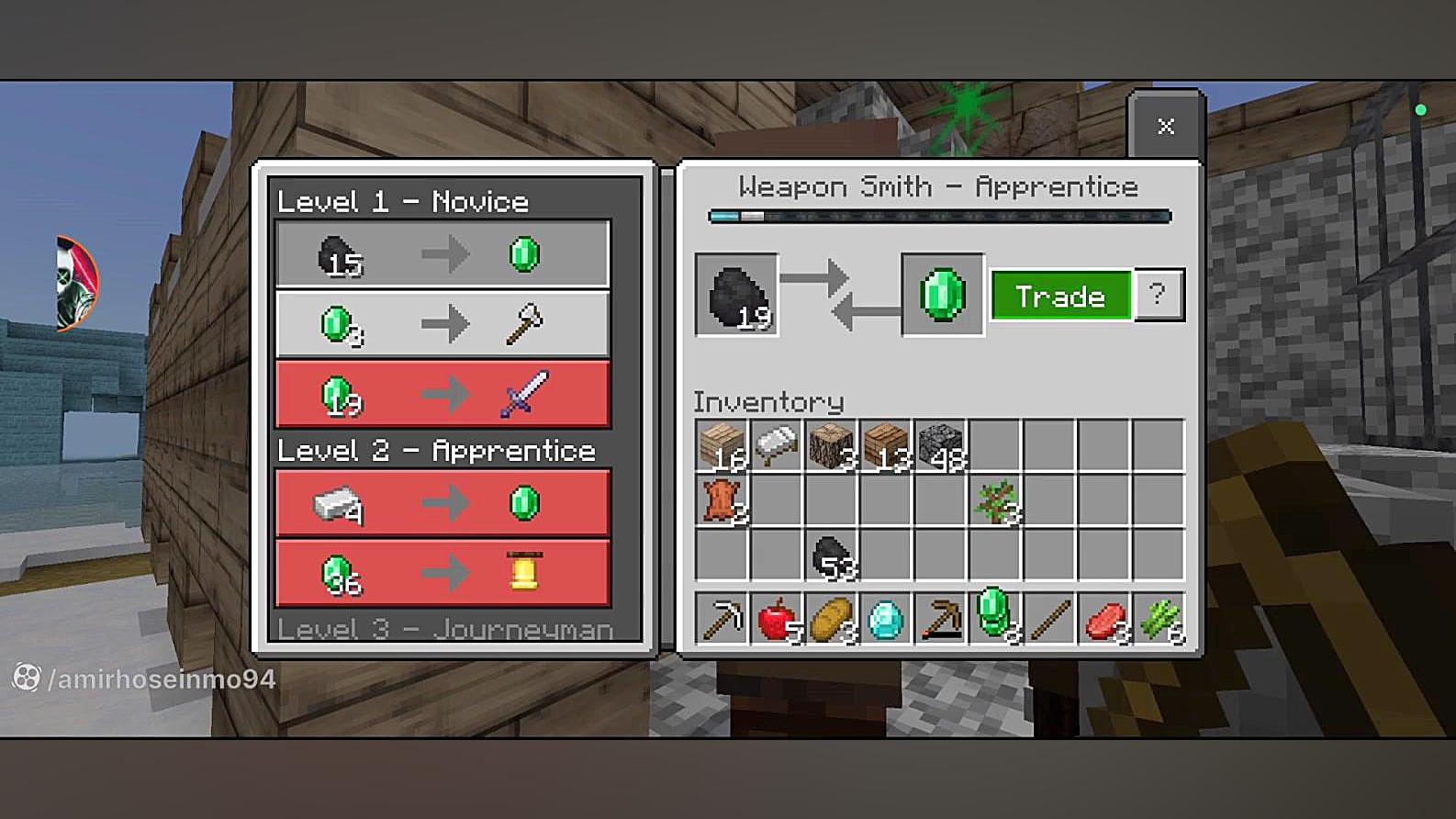This screenshot has height=819, width=1456.
Task: Take the emerald from the trade output slot
Action: click(x=943, y=296)
